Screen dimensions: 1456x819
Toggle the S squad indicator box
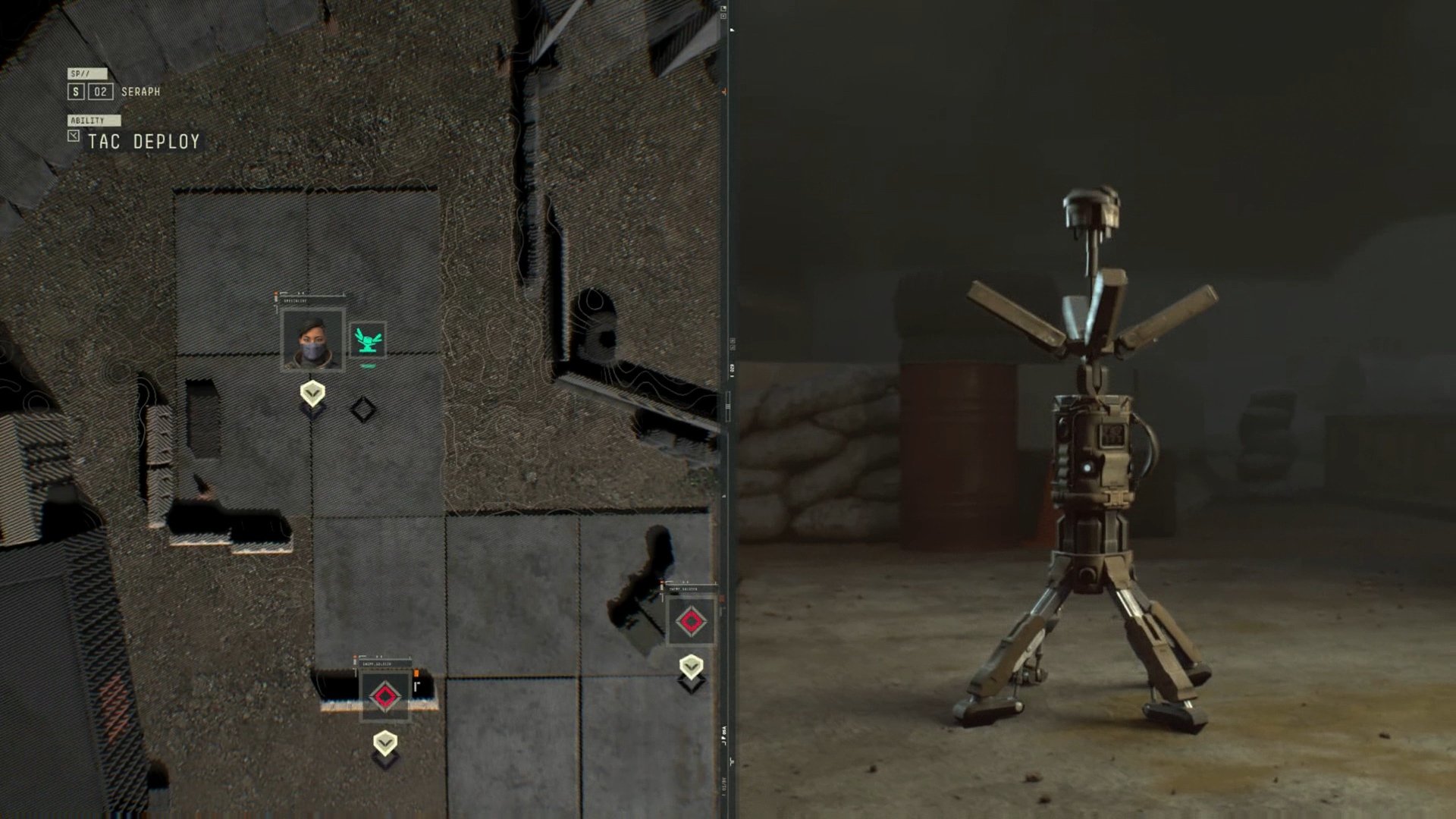pyautogui.click(x=74, y=91)
